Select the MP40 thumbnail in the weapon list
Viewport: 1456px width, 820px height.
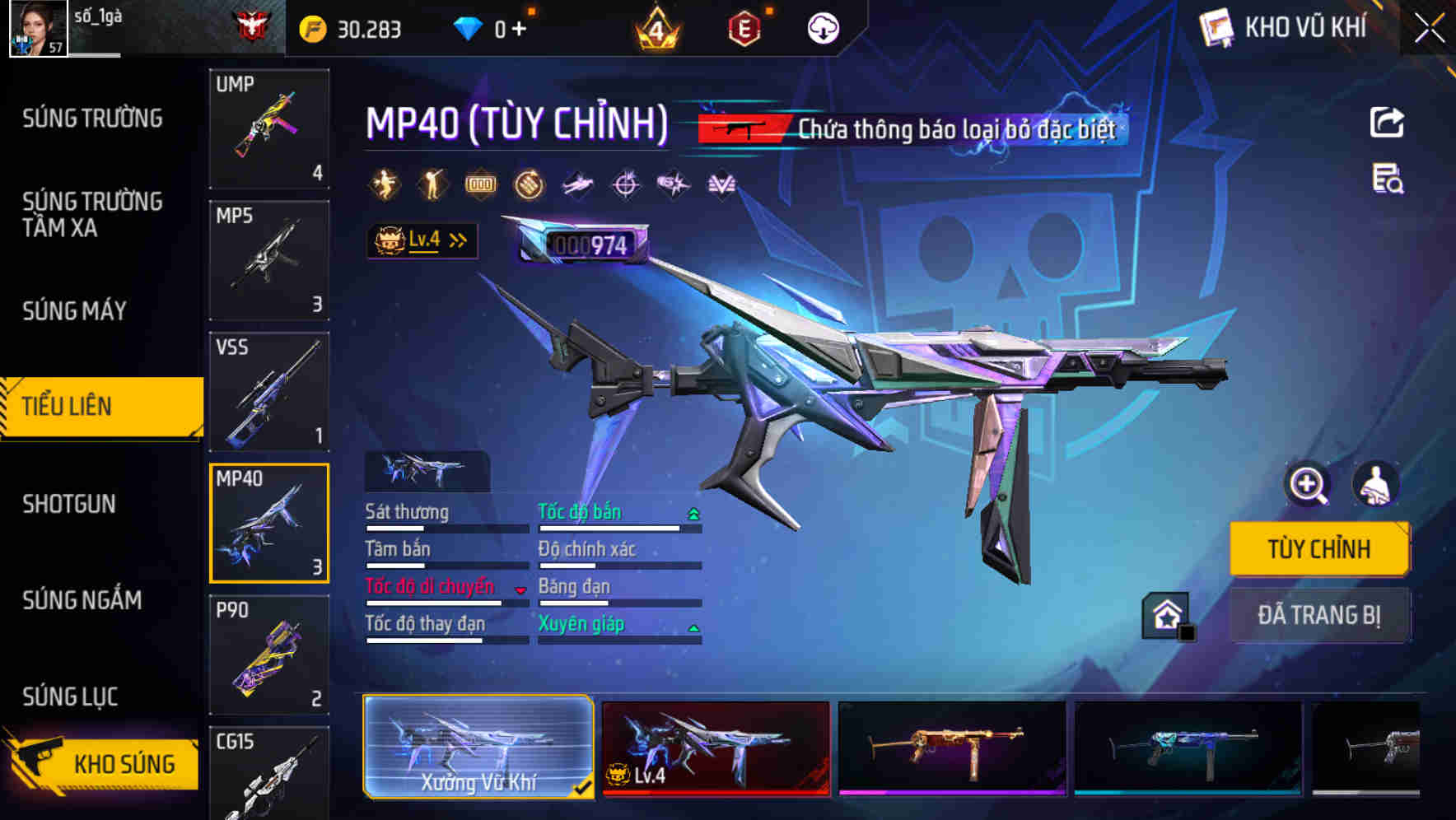269,523
